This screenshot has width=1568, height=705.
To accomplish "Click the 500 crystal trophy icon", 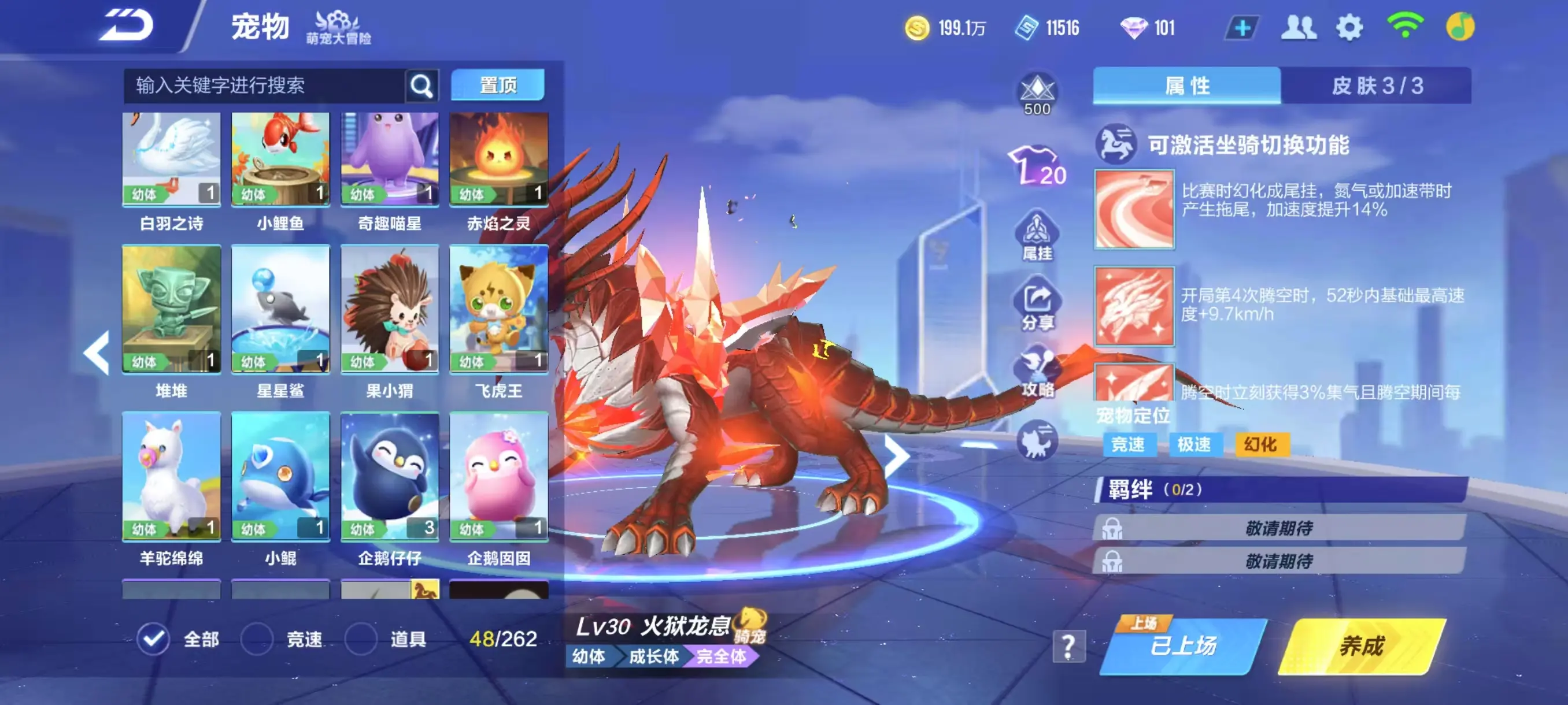I will point(1037,88).
